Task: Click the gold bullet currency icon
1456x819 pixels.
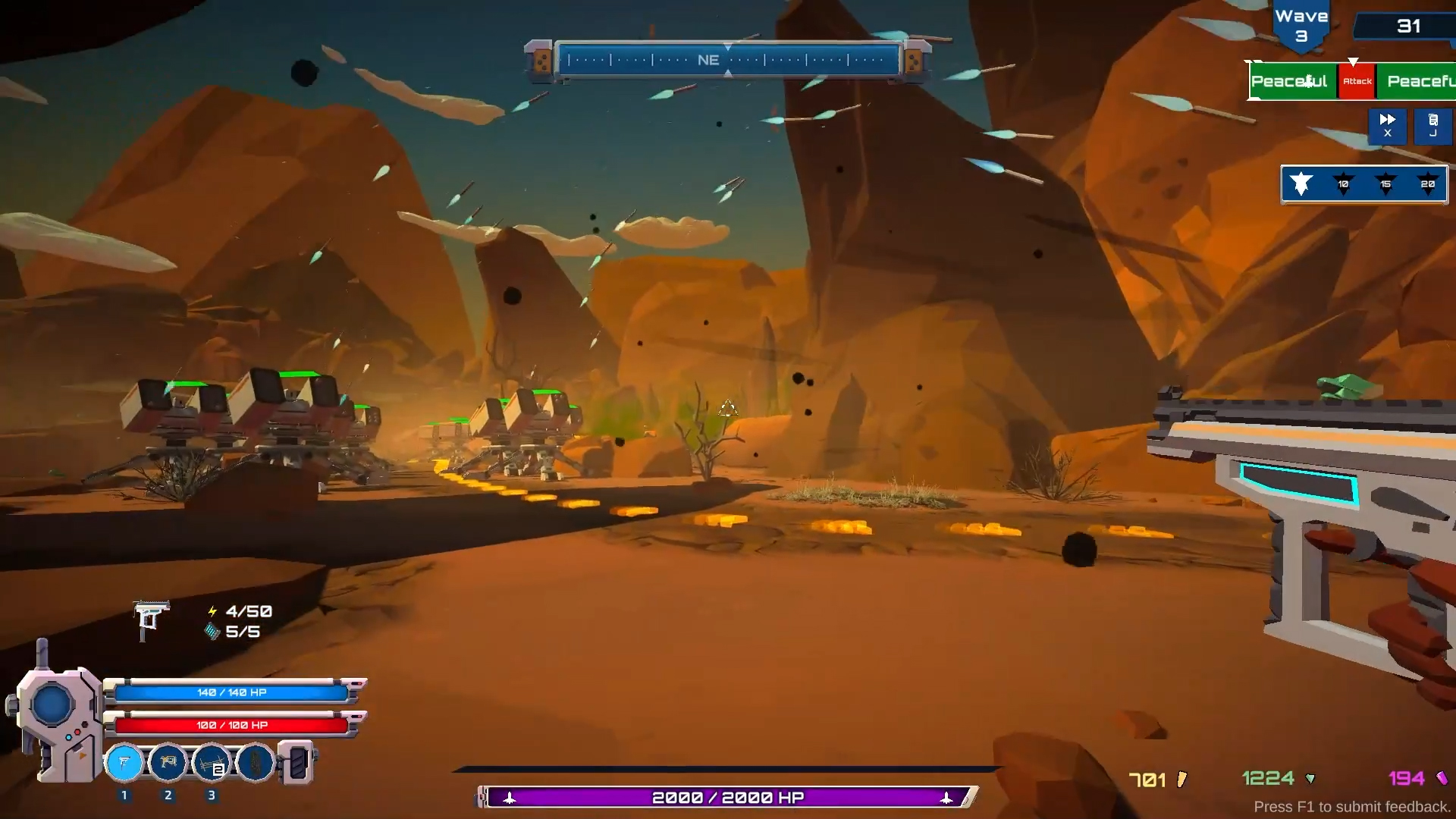Action: [1181, 778]
